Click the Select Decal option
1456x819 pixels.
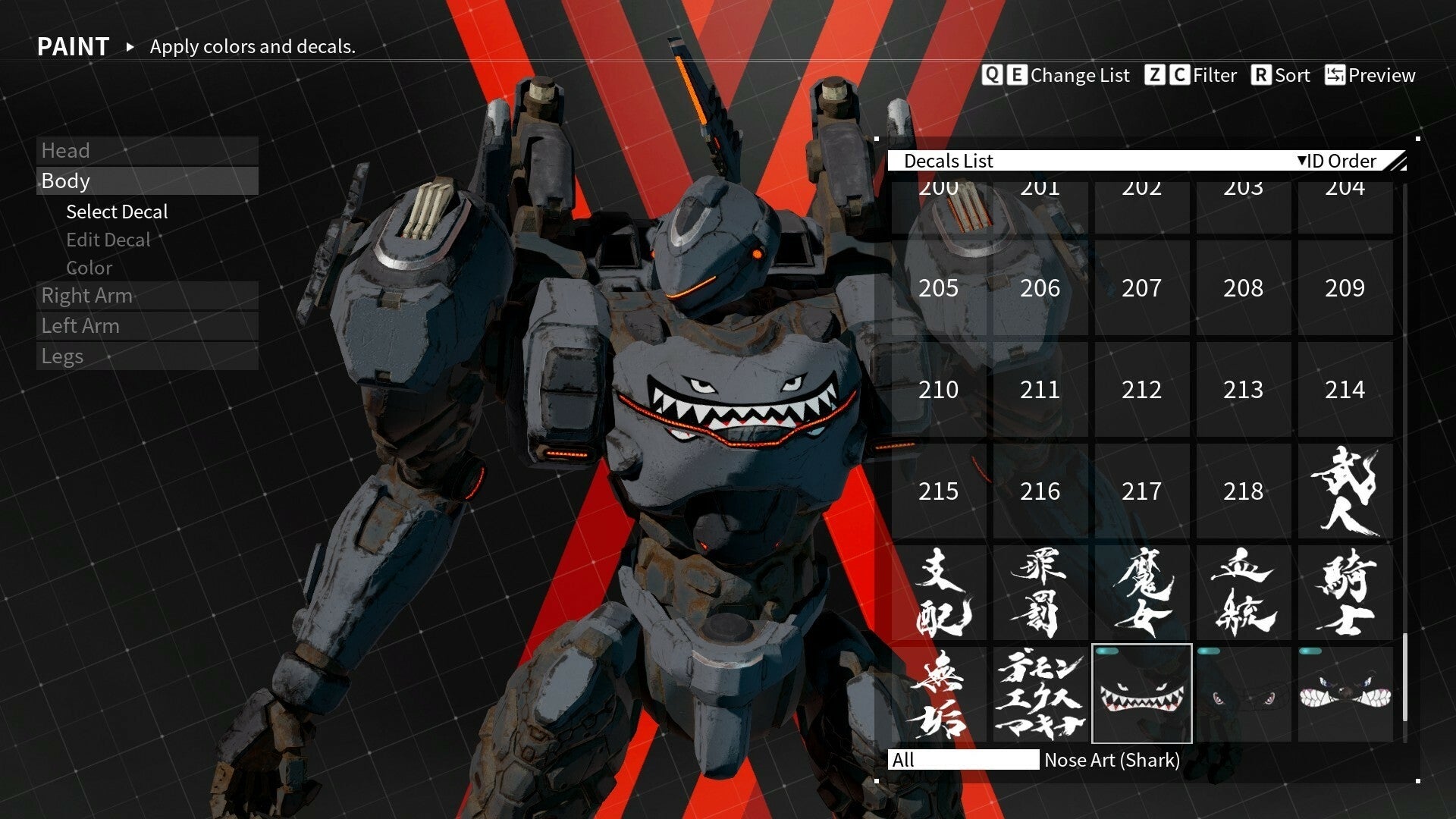[x=117, y=212]
